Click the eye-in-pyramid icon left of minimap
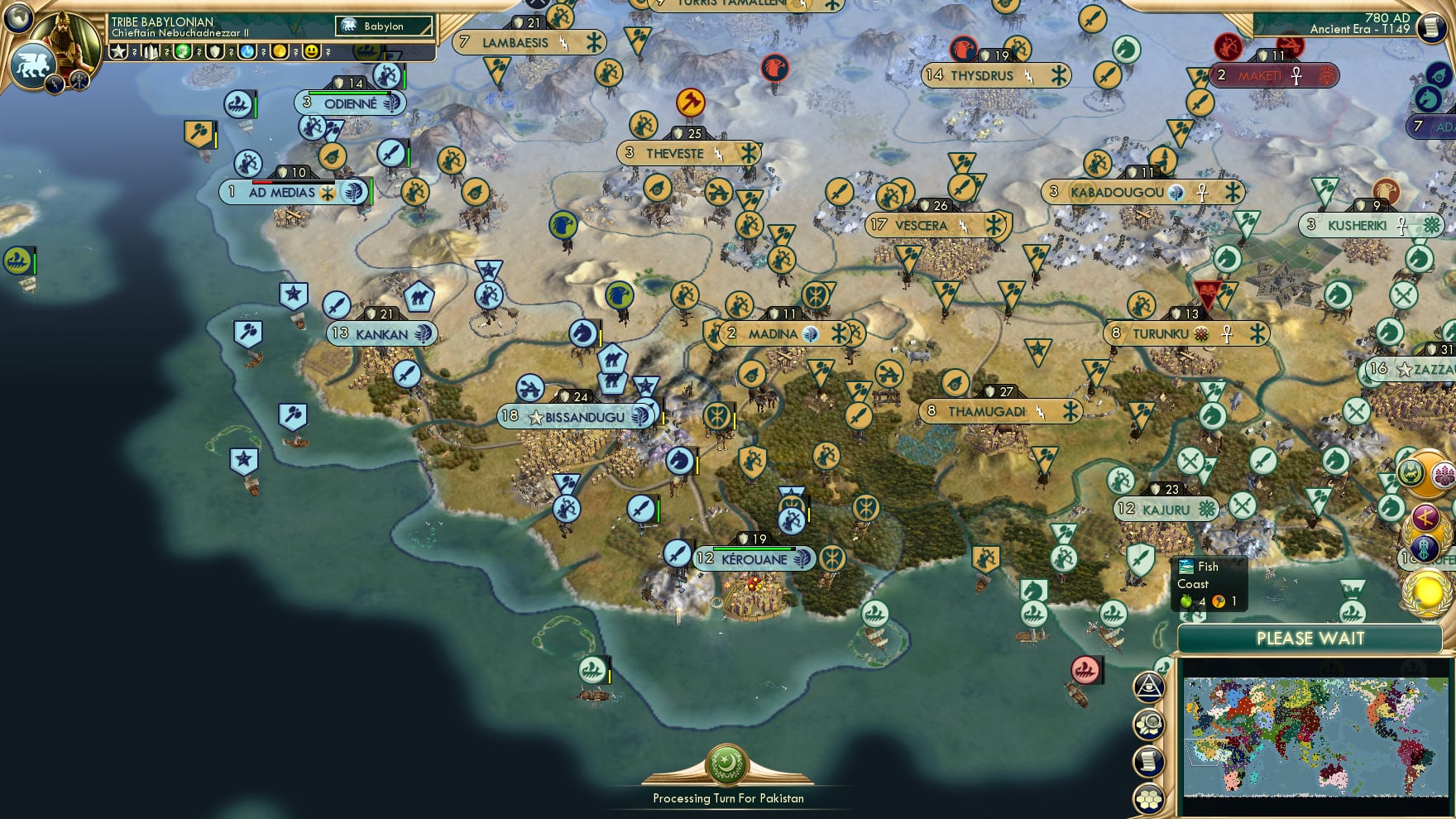The image size is (1456, 819). pos(1149,687)
